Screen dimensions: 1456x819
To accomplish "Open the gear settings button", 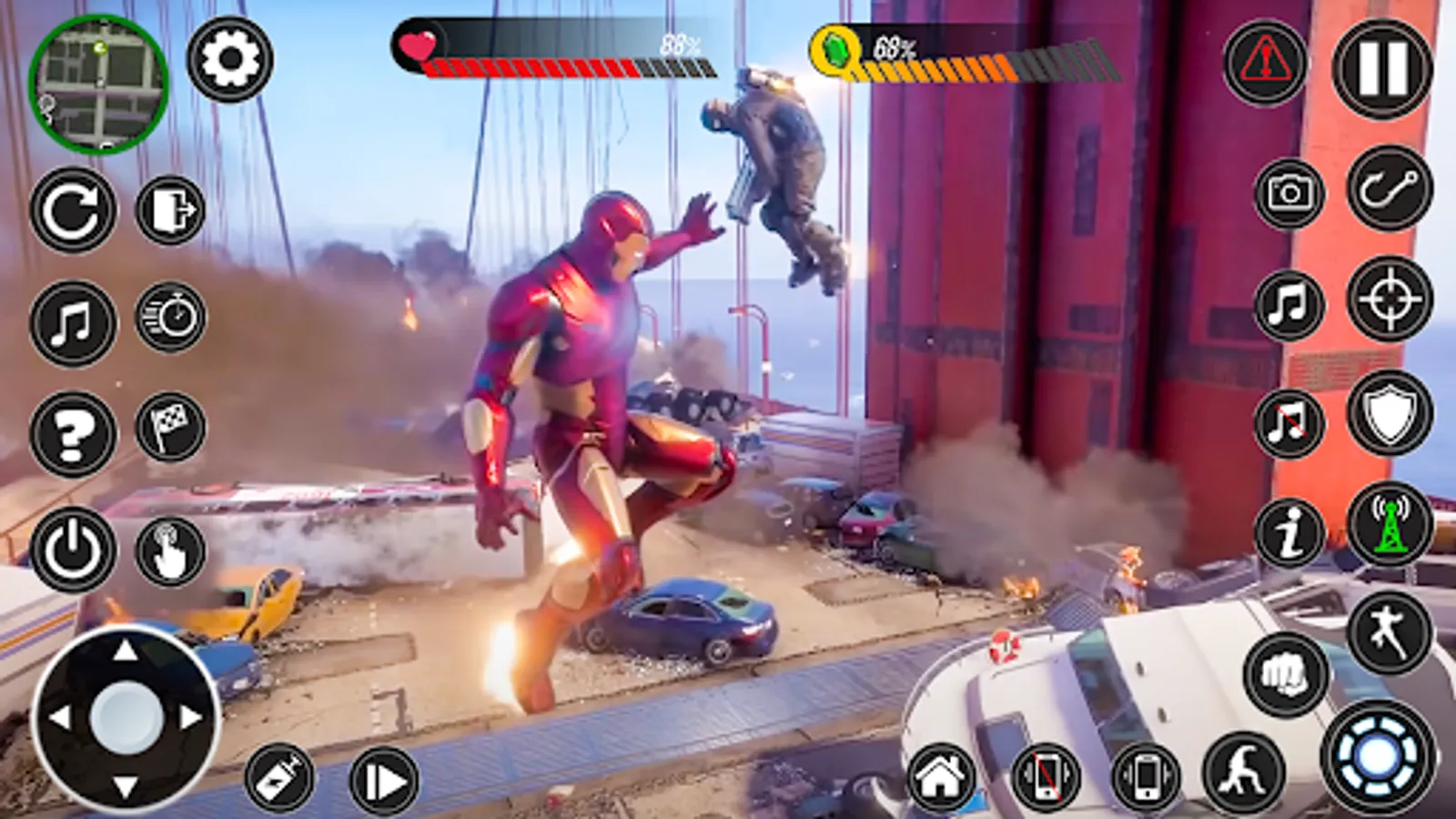I will tap(229, 59).
